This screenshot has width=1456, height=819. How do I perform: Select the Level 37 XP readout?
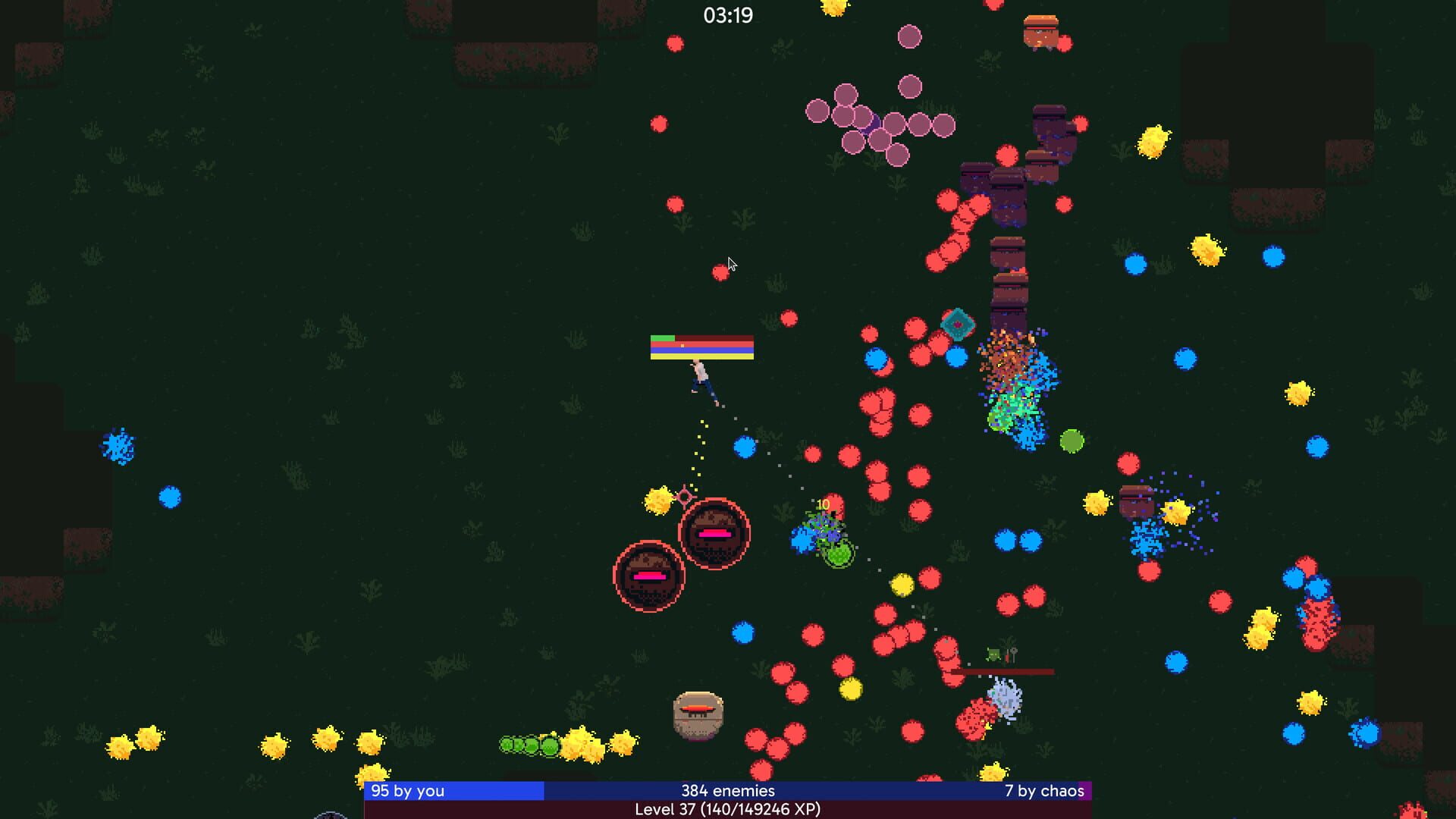coord(727,811)
